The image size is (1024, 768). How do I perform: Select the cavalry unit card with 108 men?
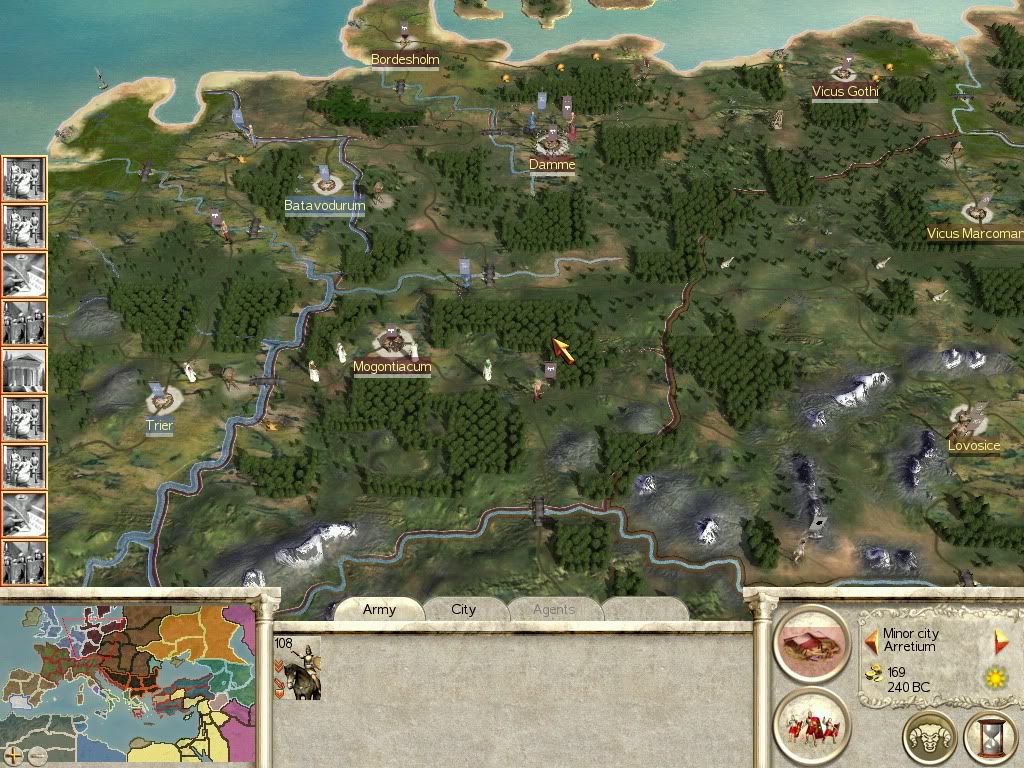[x=297, y=667]
